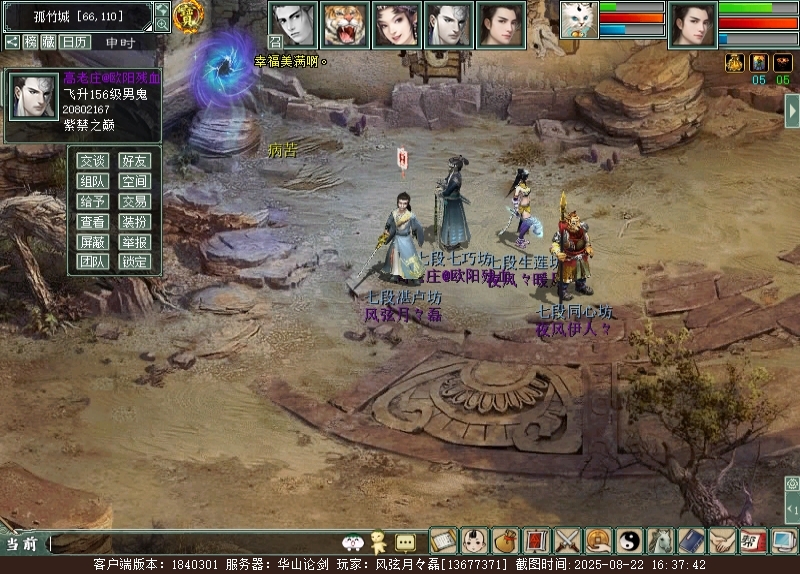Image resolution: width=800 pixels, height=574 pixels.
Task: Report the player using 举报
Action: (x=135, y=242)
